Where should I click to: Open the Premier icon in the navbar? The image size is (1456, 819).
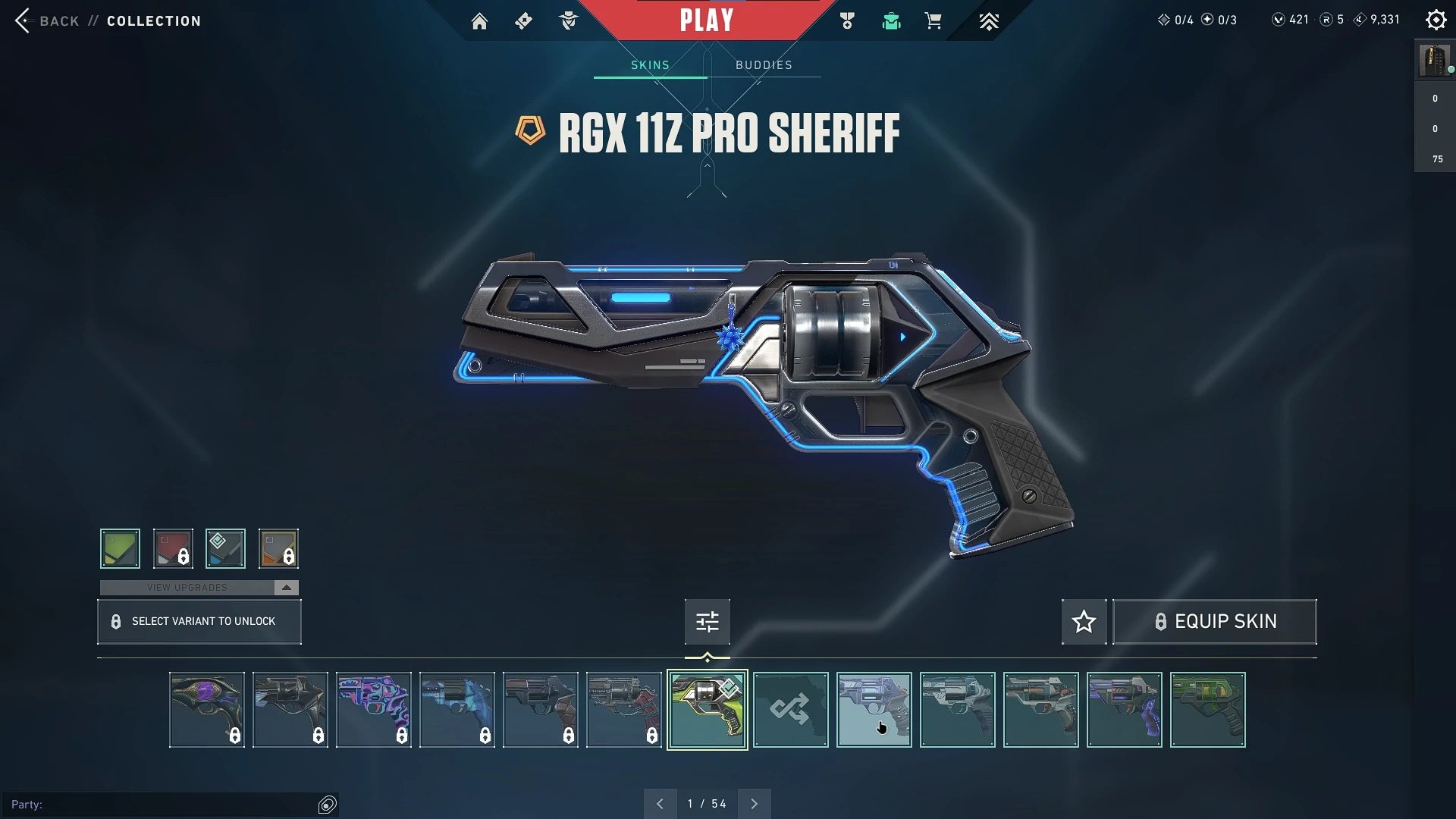coord(990,20)
